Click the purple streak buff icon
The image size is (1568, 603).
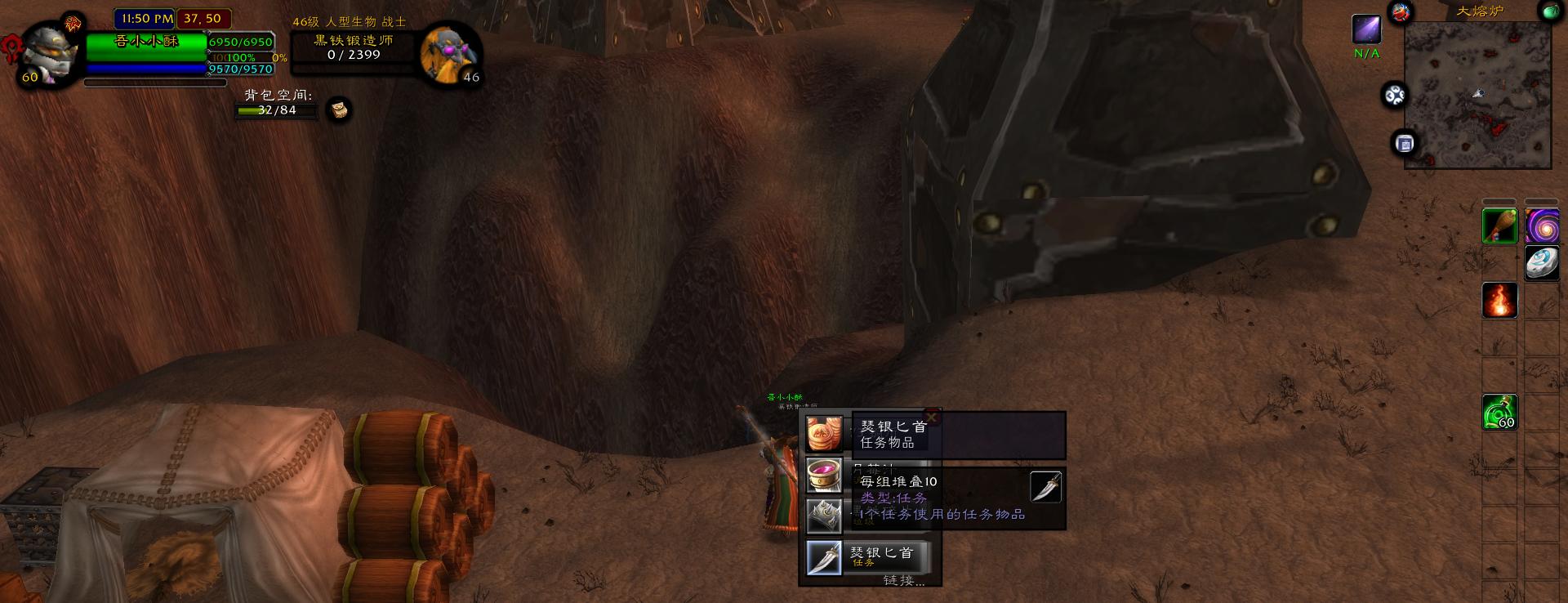(1366, 29)
